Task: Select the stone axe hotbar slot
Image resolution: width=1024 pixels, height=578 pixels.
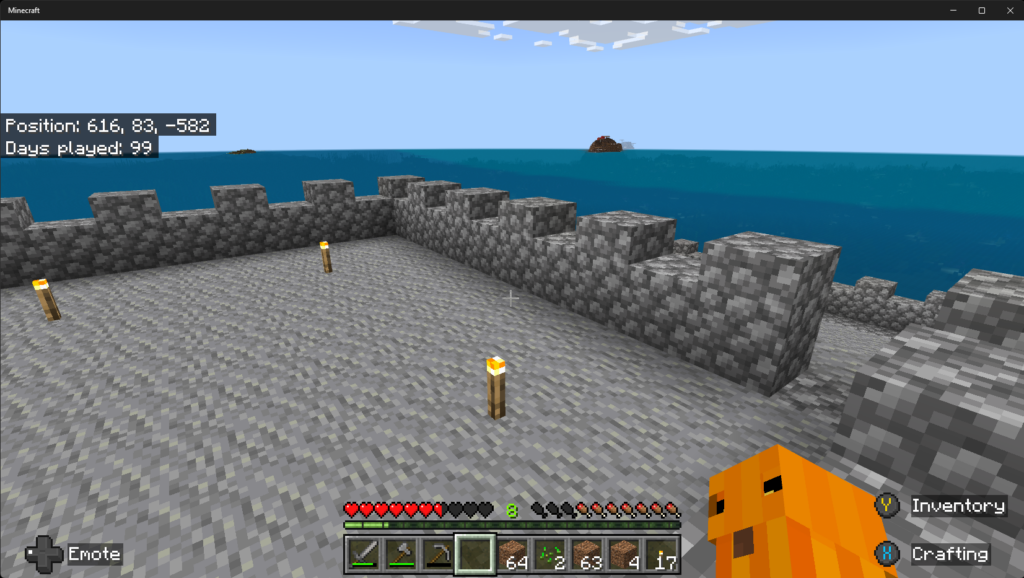Action: pos(400,553)
